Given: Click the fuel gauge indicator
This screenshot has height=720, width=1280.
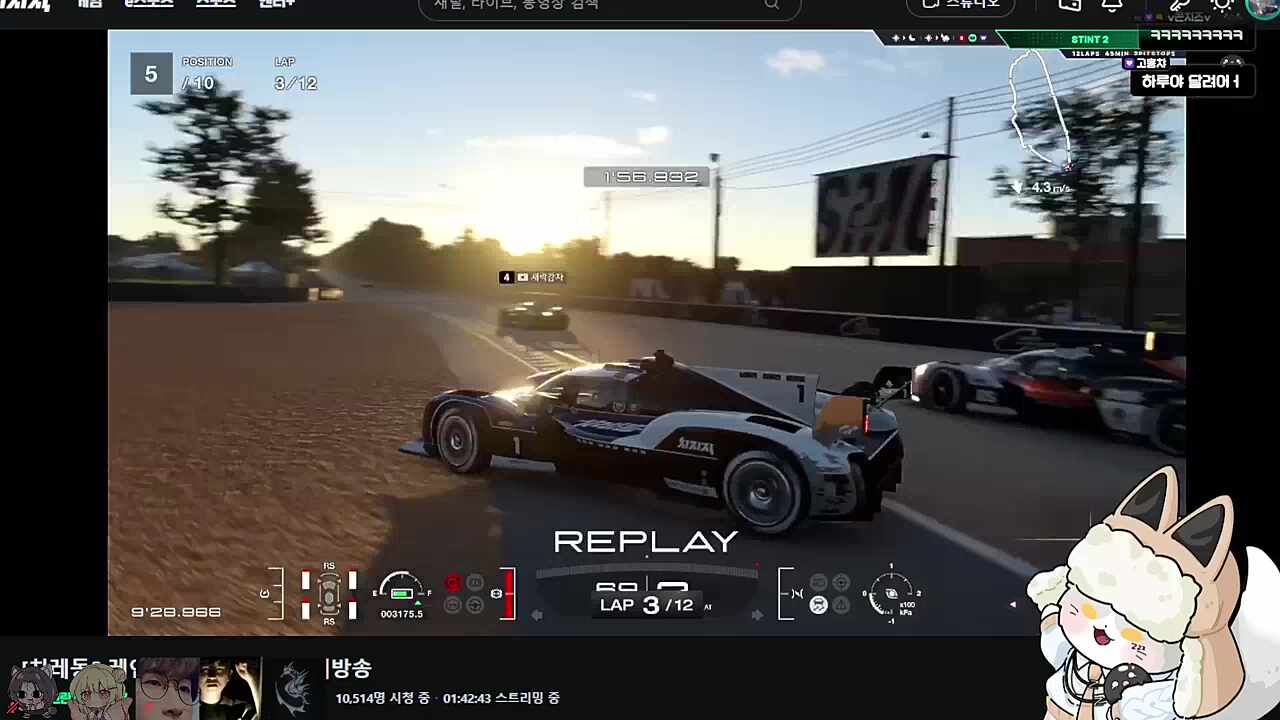Looking at the screenshot, I should pos(400,590).
